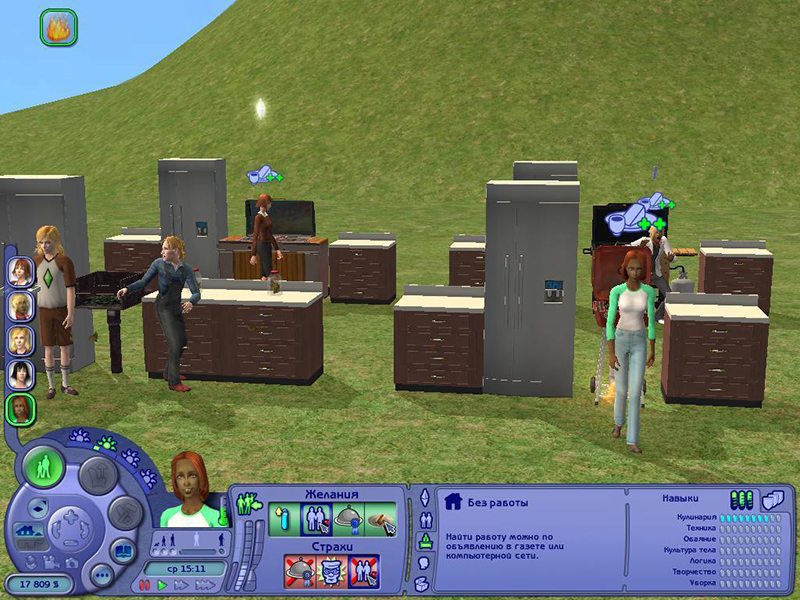The height and width of the screenshot is (600, 800).
Task: Activate Live mode button
Action: click(x=44, y=467)
